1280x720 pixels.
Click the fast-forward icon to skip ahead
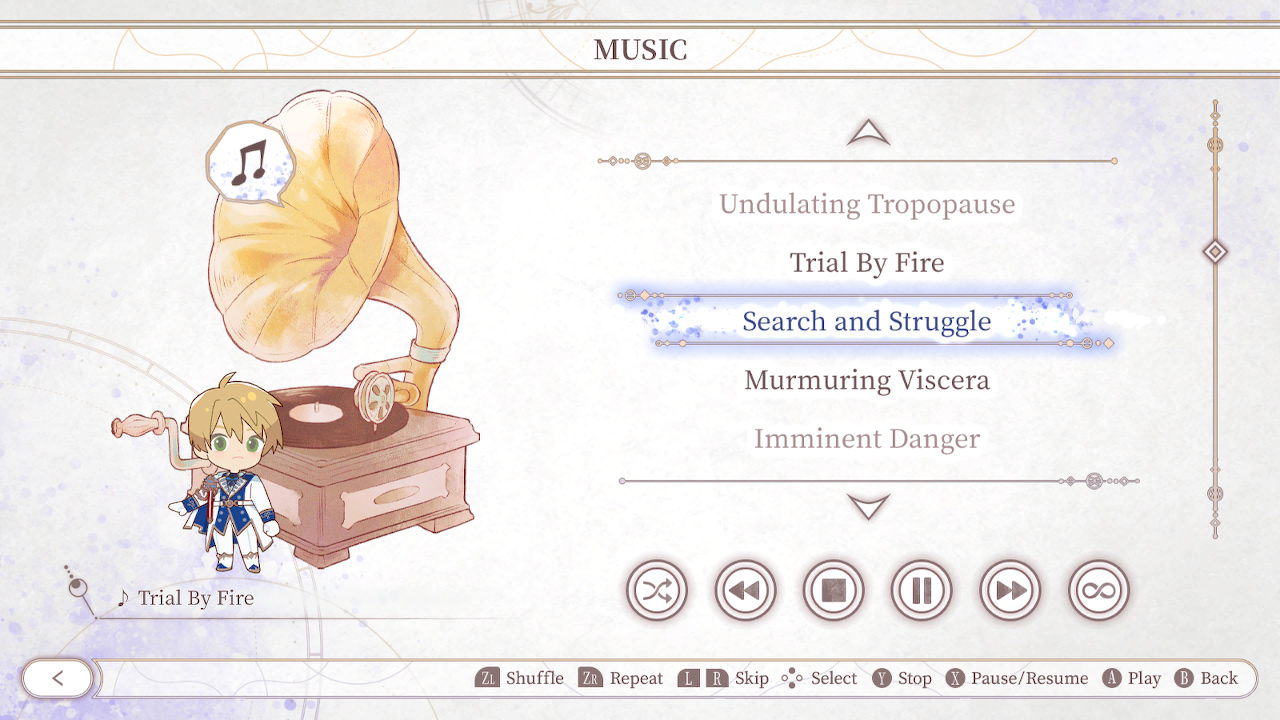click(1009, 590)
